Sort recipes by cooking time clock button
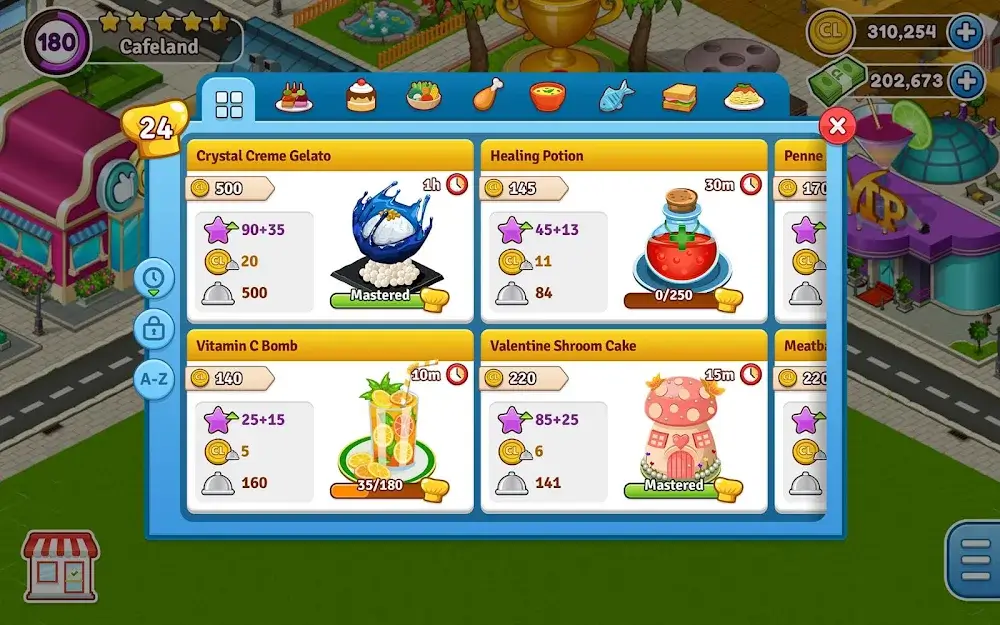Viewport: 1000px width, 625px height. 154,277
